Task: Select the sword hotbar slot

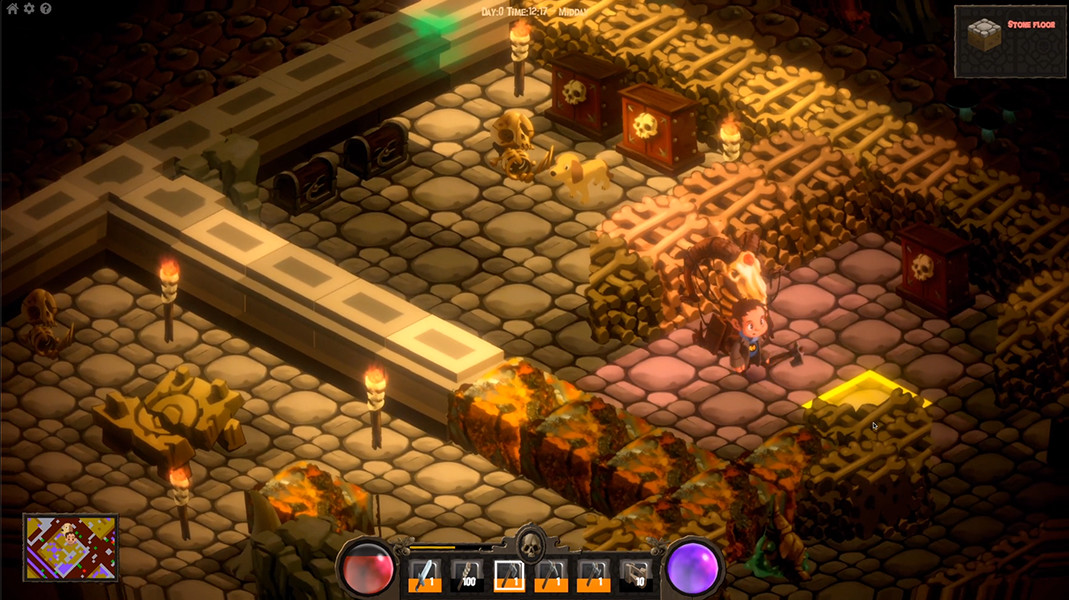Action: coord(425,574)
